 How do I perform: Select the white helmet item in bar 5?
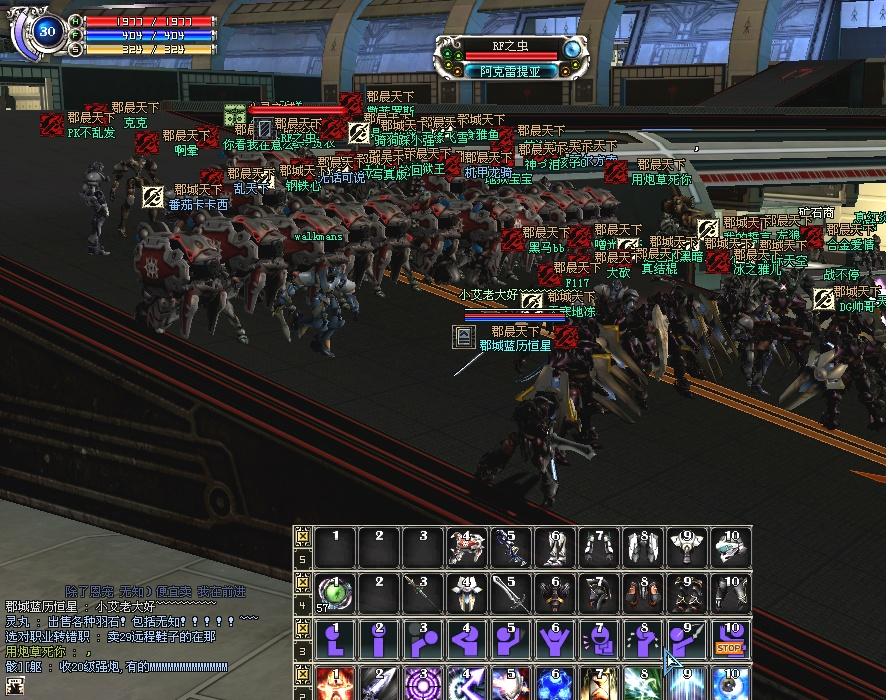(730, 547)
